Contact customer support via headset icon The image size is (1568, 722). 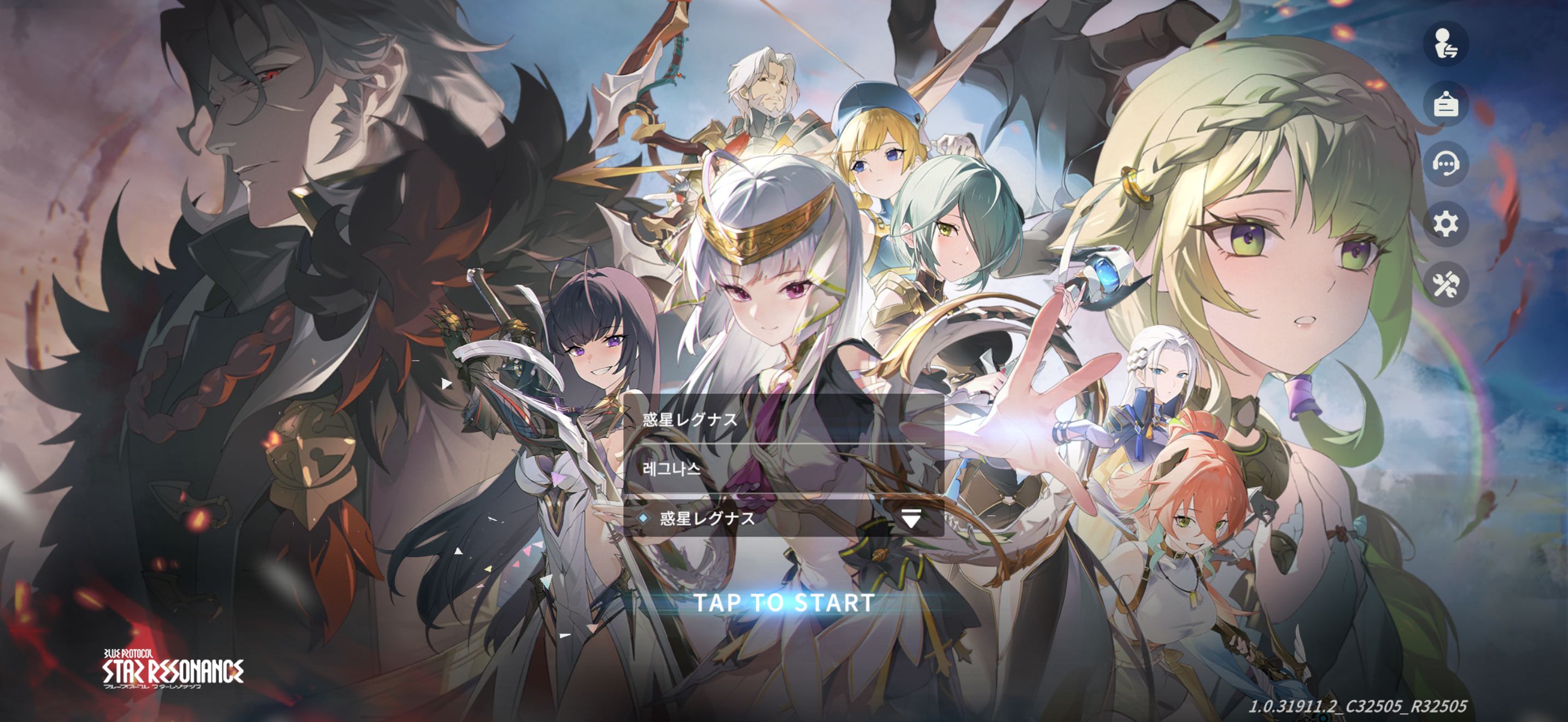[1446, 164]
